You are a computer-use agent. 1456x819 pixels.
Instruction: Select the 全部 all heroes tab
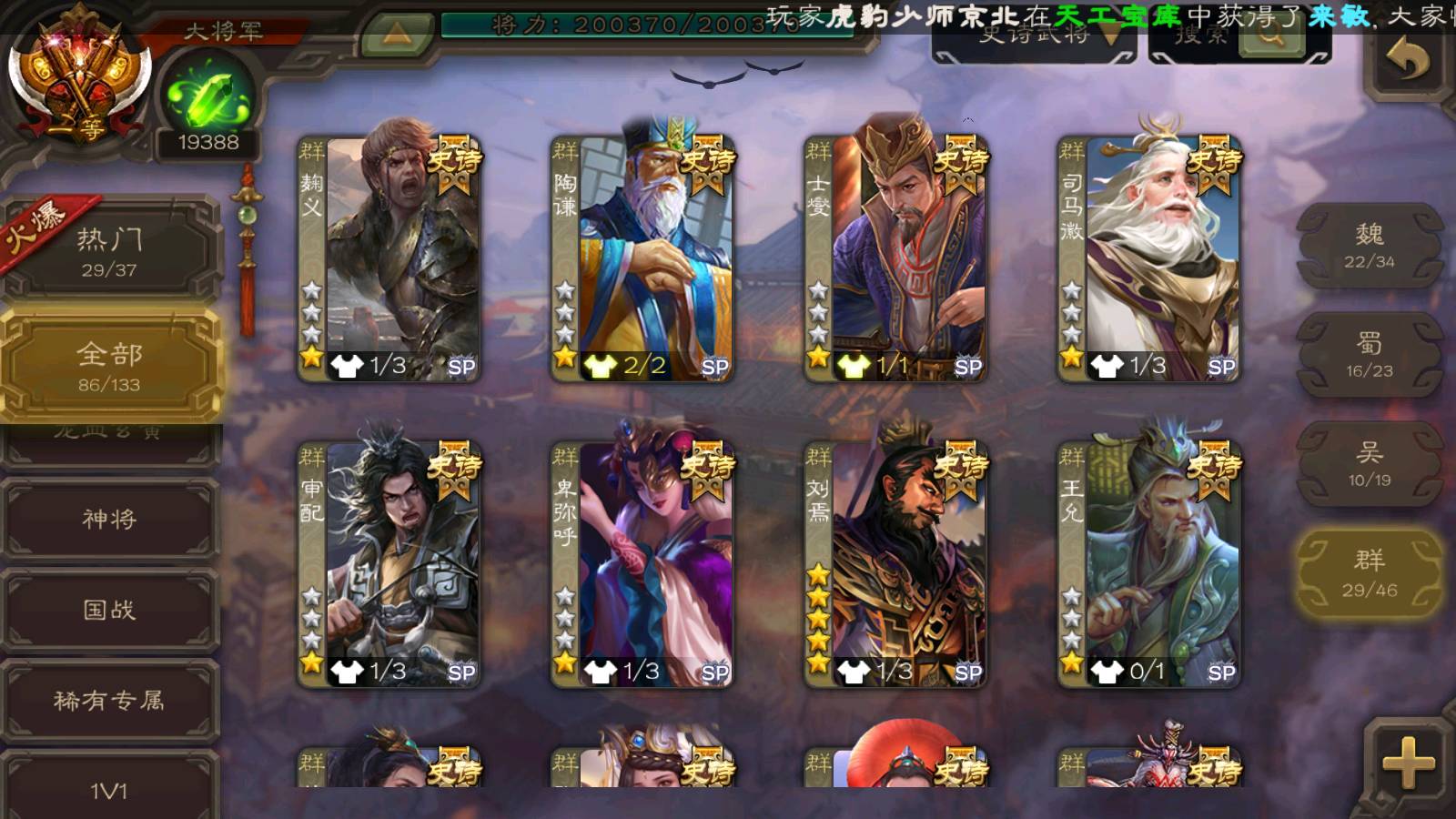(x=109, y=366)
